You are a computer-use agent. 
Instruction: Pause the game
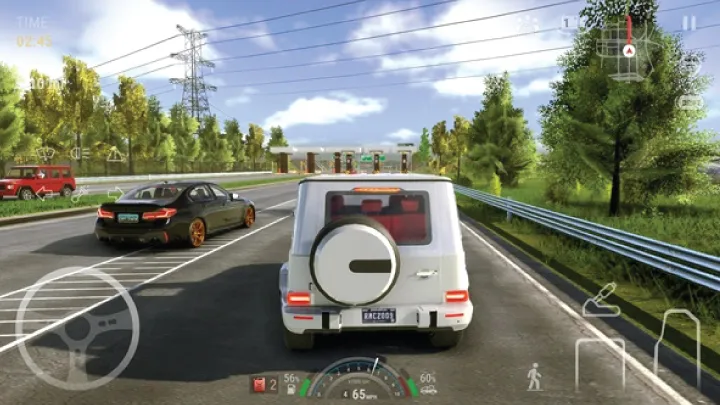click(x=689, y=22)
